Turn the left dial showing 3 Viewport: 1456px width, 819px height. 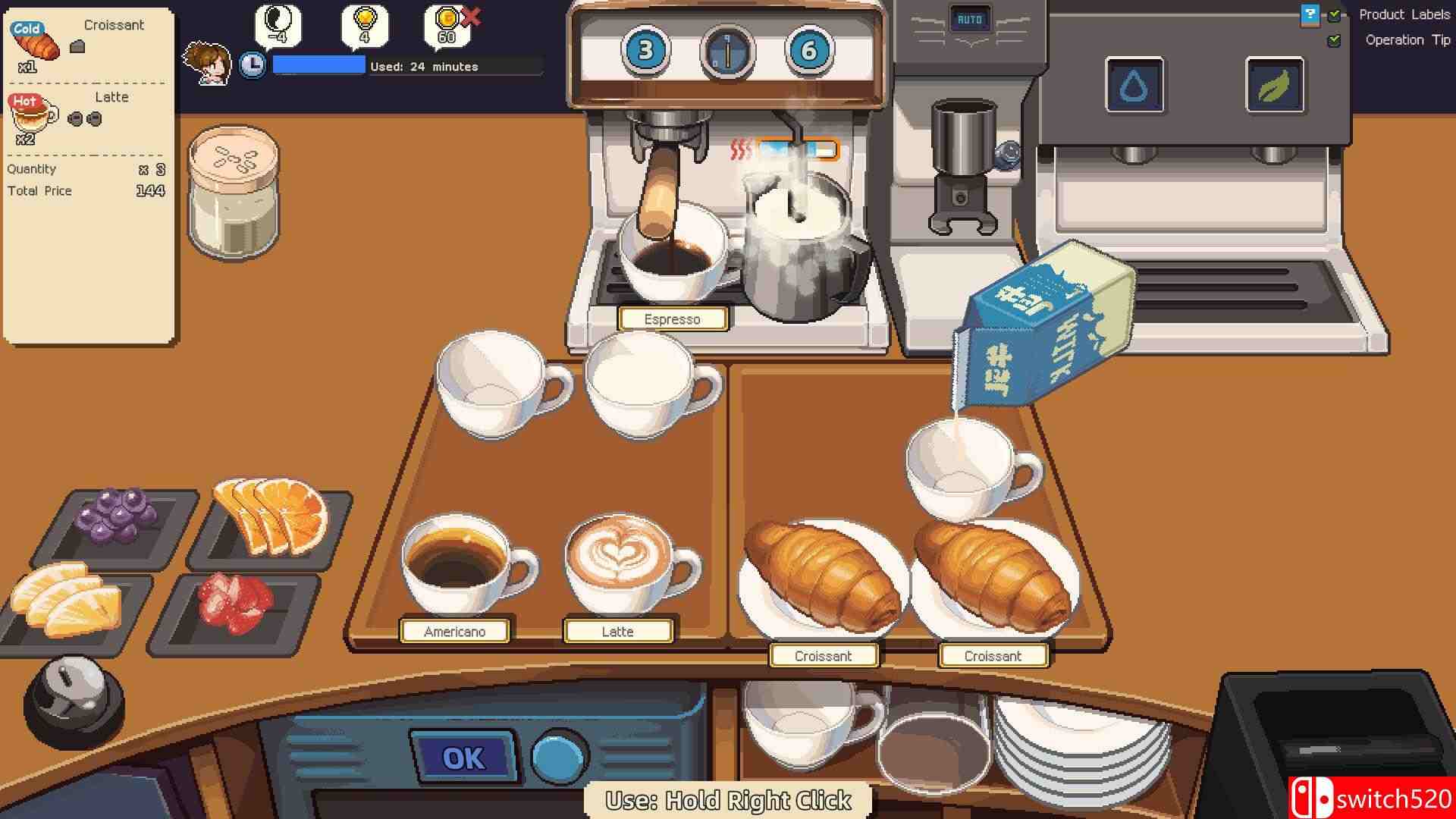pos(645,50)
